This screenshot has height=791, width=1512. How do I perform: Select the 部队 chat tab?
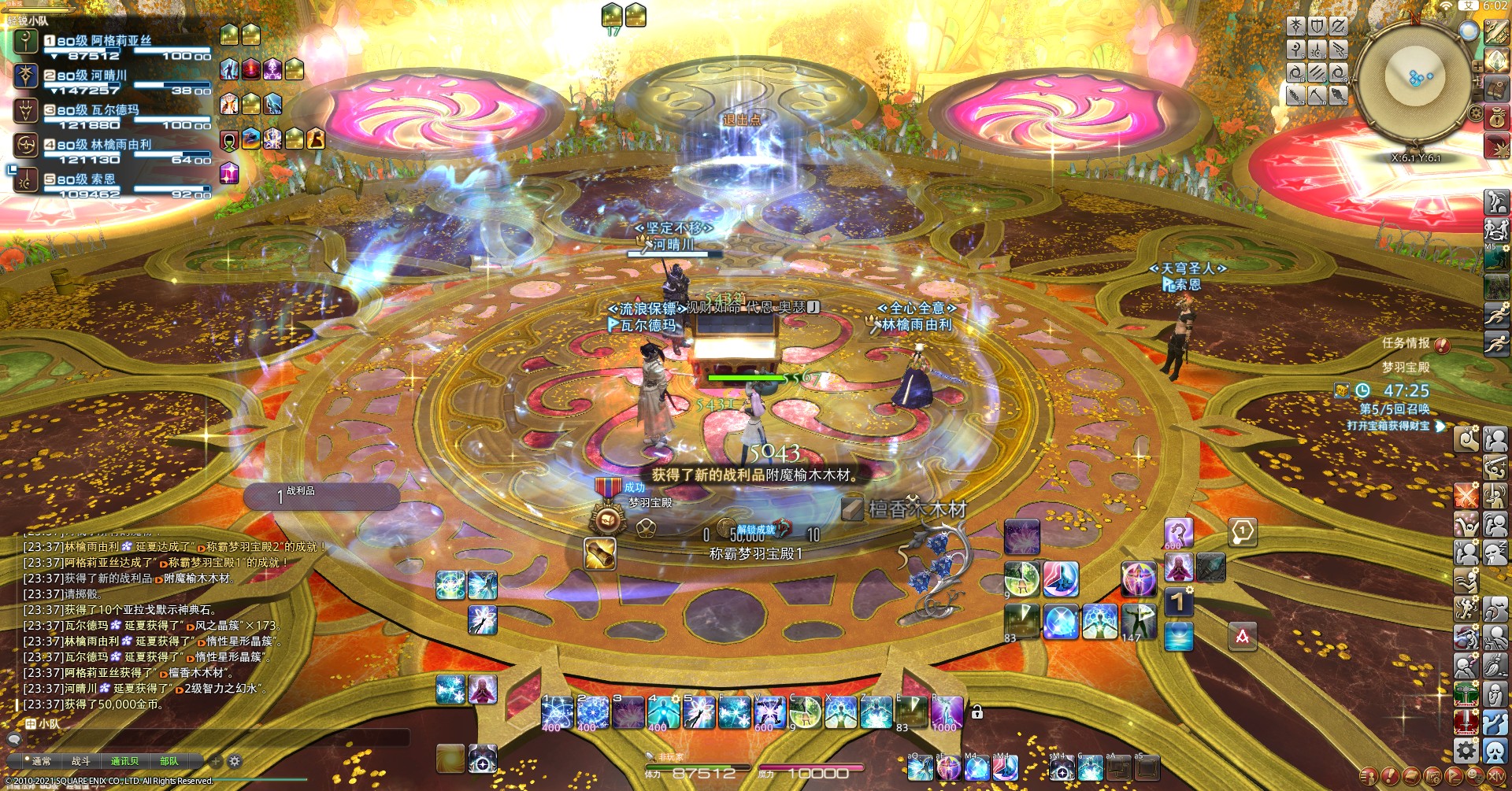click(x=169, y=761)
